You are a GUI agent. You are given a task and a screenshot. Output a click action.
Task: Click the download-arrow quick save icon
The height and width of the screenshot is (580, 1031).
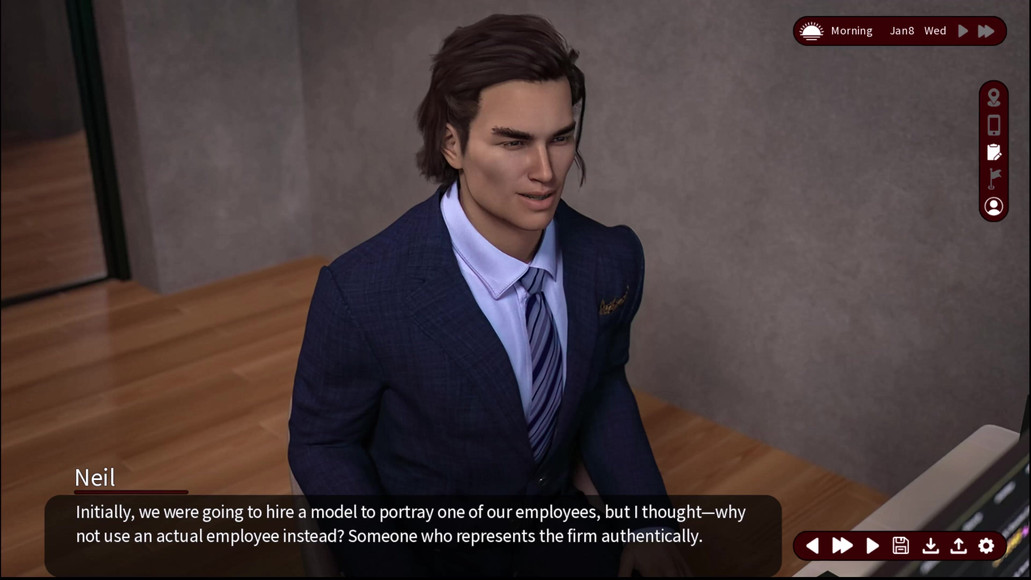930,546
